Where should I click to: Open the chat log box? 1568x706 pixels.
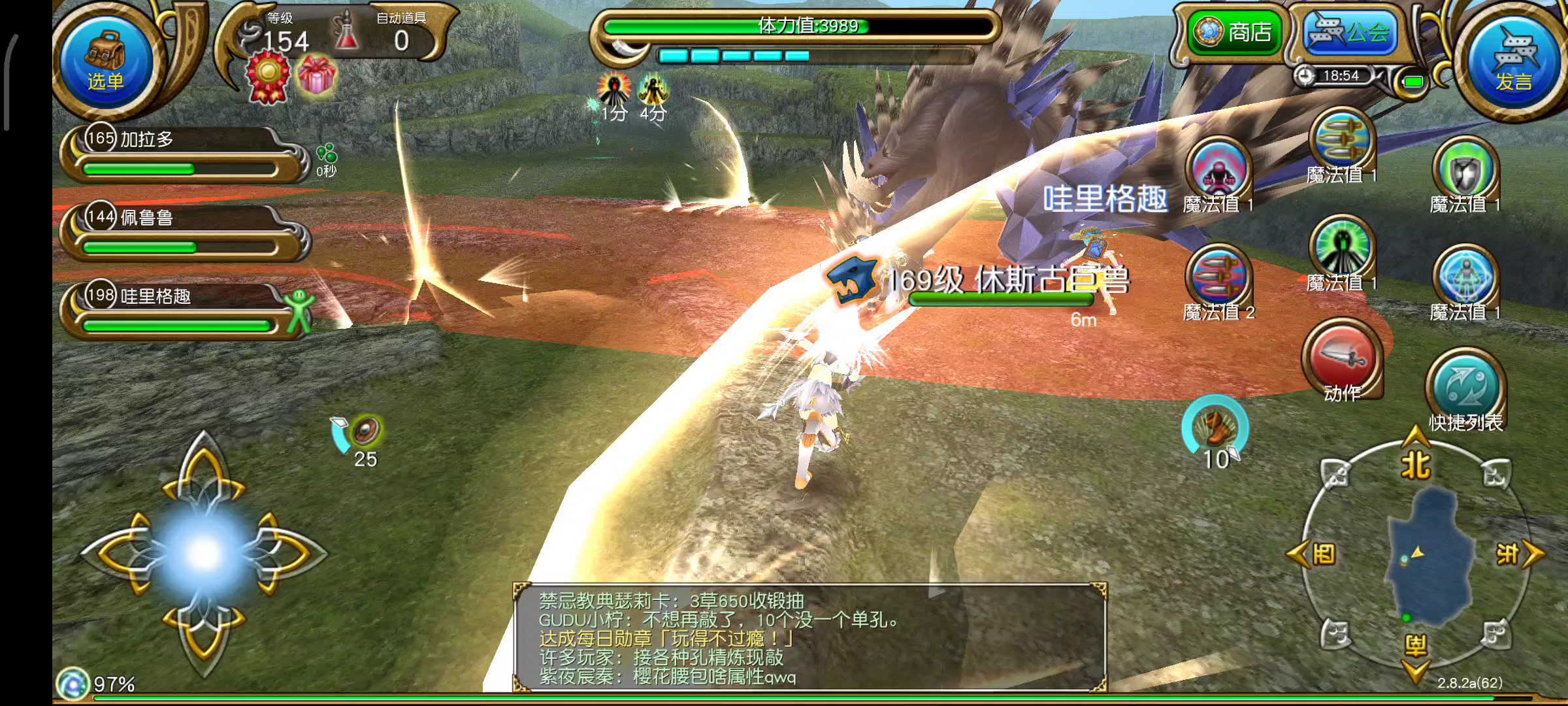click(810, 637)
